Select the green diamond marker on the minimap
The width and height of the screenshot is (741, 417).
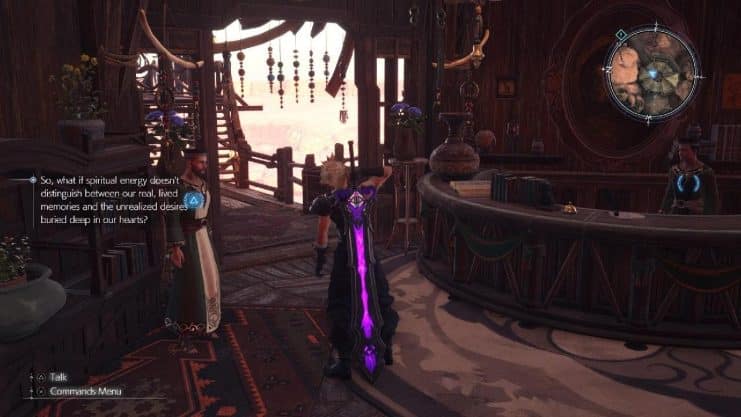point(621,35)
